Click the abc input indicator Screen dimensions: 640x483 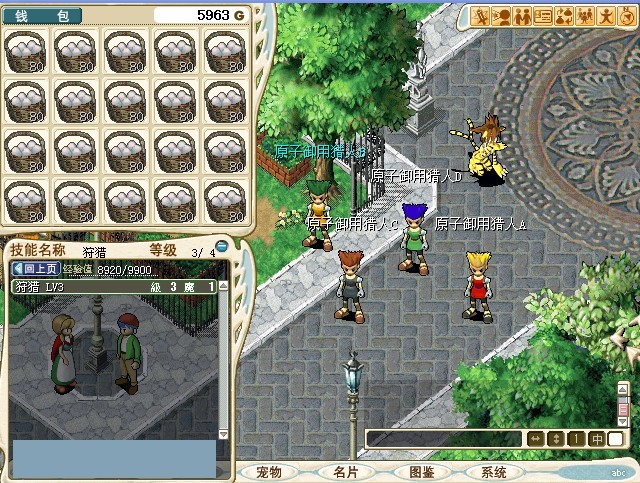click(619, 472)
